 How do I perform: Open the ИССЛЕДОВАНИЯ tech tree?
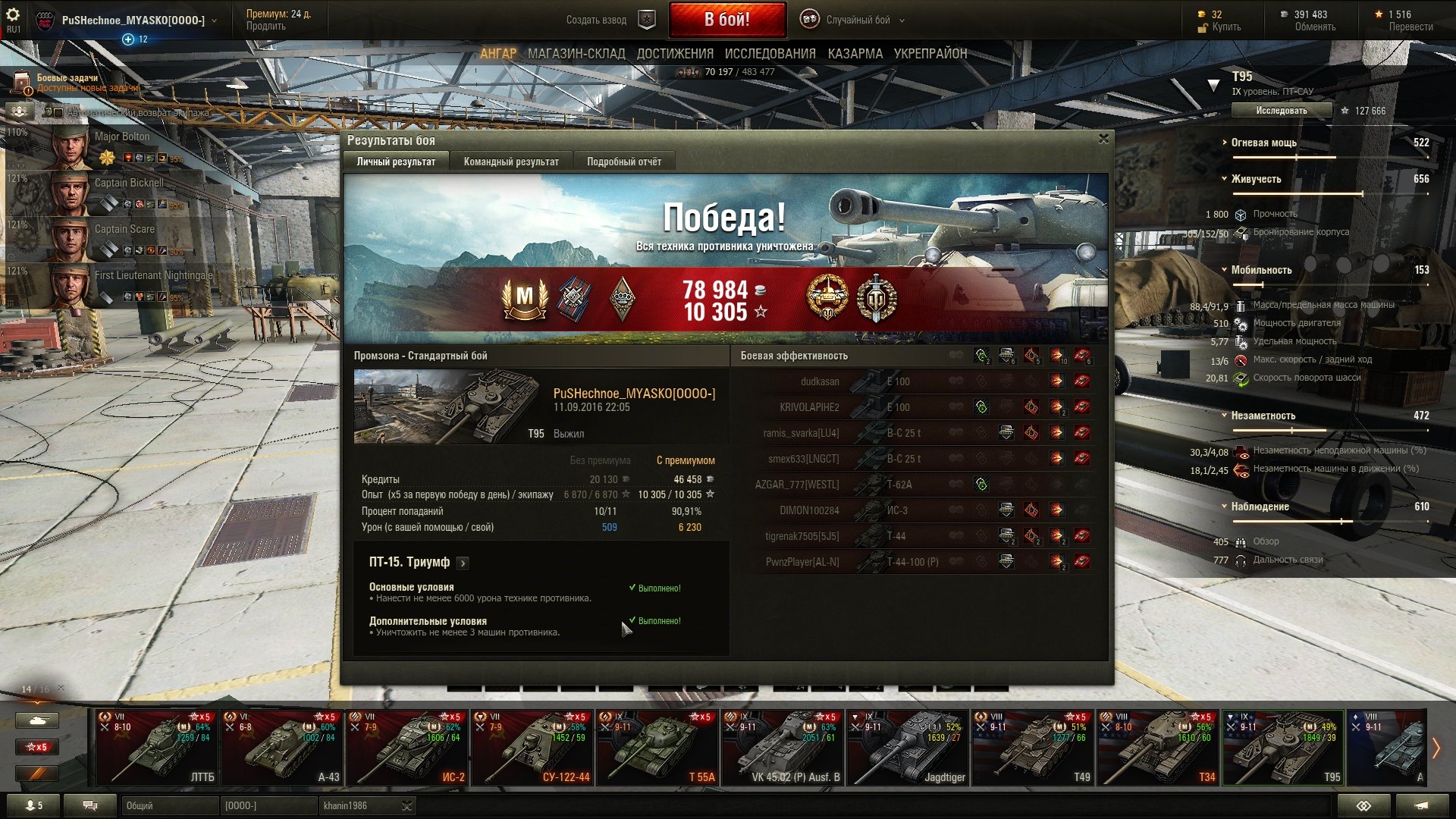[x=770, y=54]
